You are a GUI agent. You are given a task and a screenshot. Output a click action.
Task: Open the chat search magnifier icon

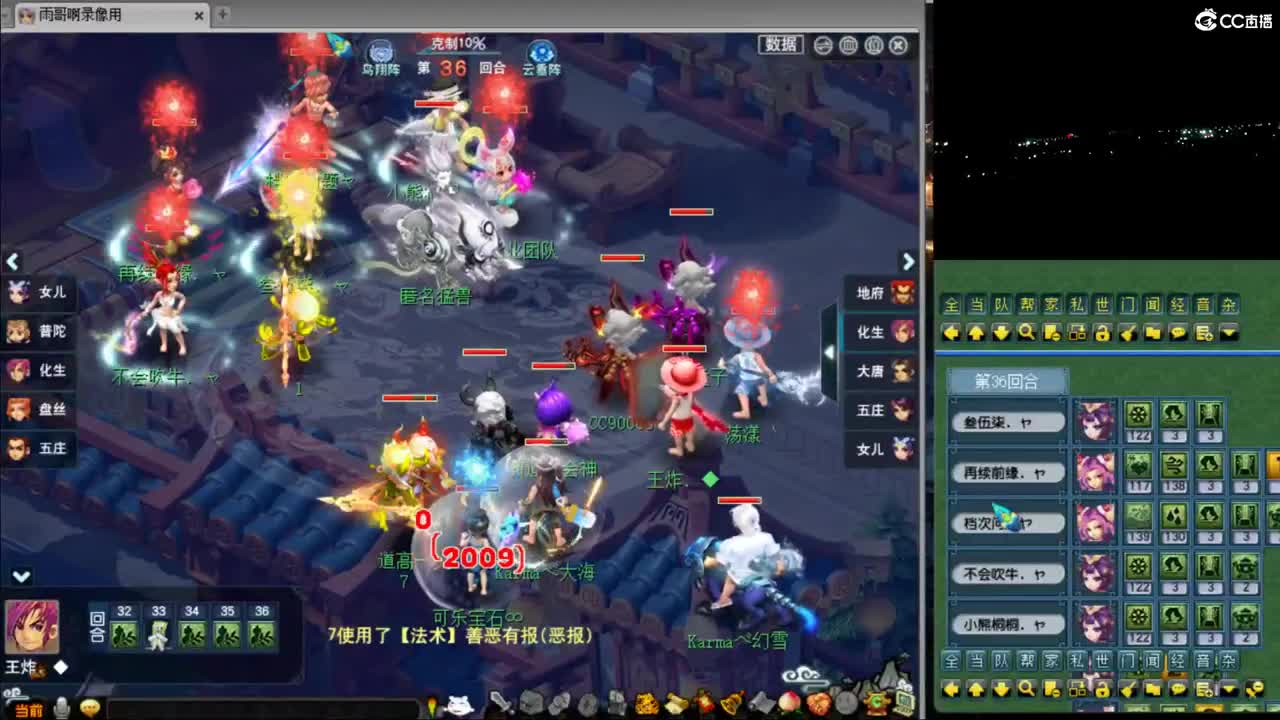[1028, 332]
